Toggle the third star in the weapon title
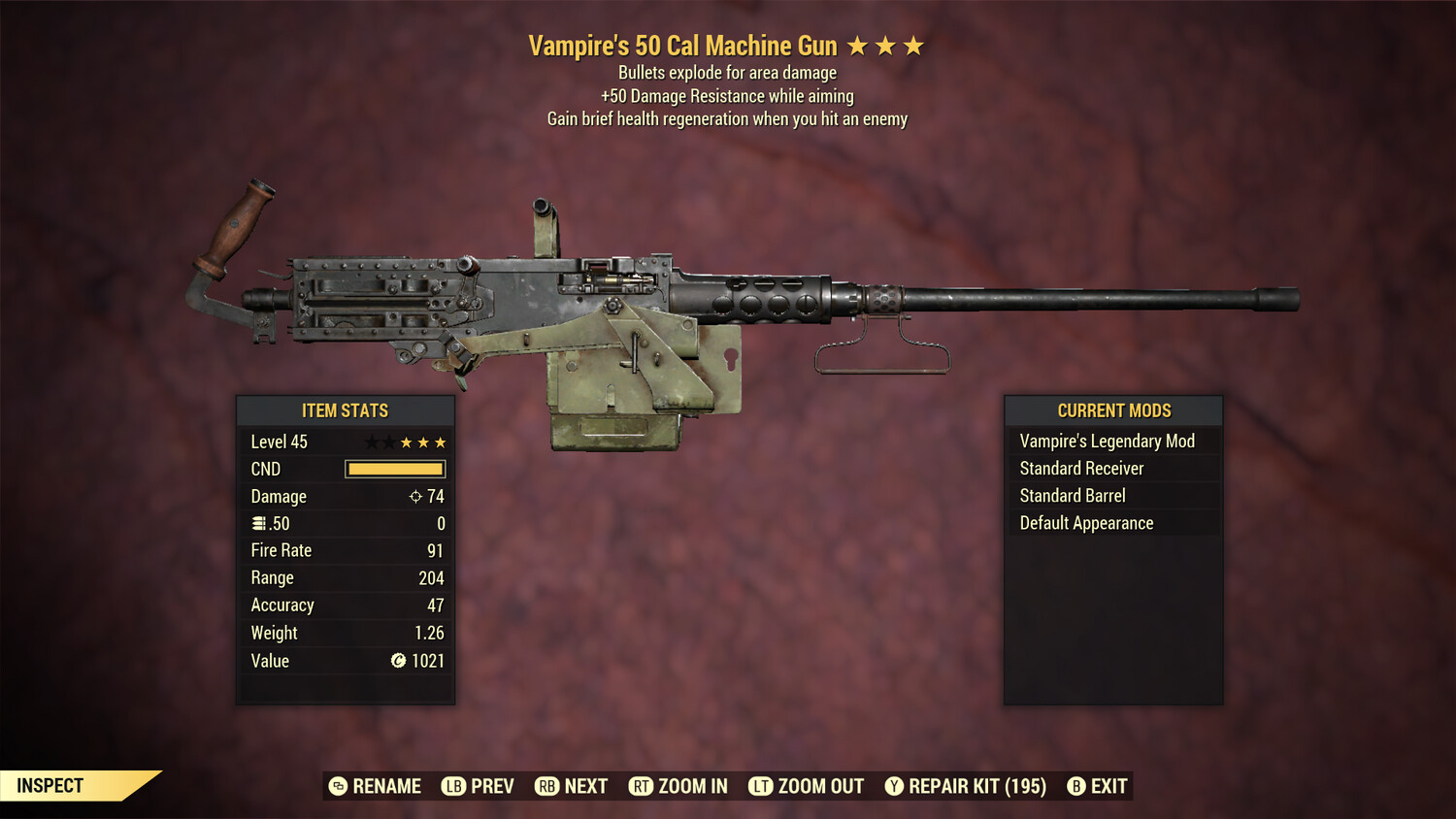1456x819 pixels. click(x=913, y=45)
